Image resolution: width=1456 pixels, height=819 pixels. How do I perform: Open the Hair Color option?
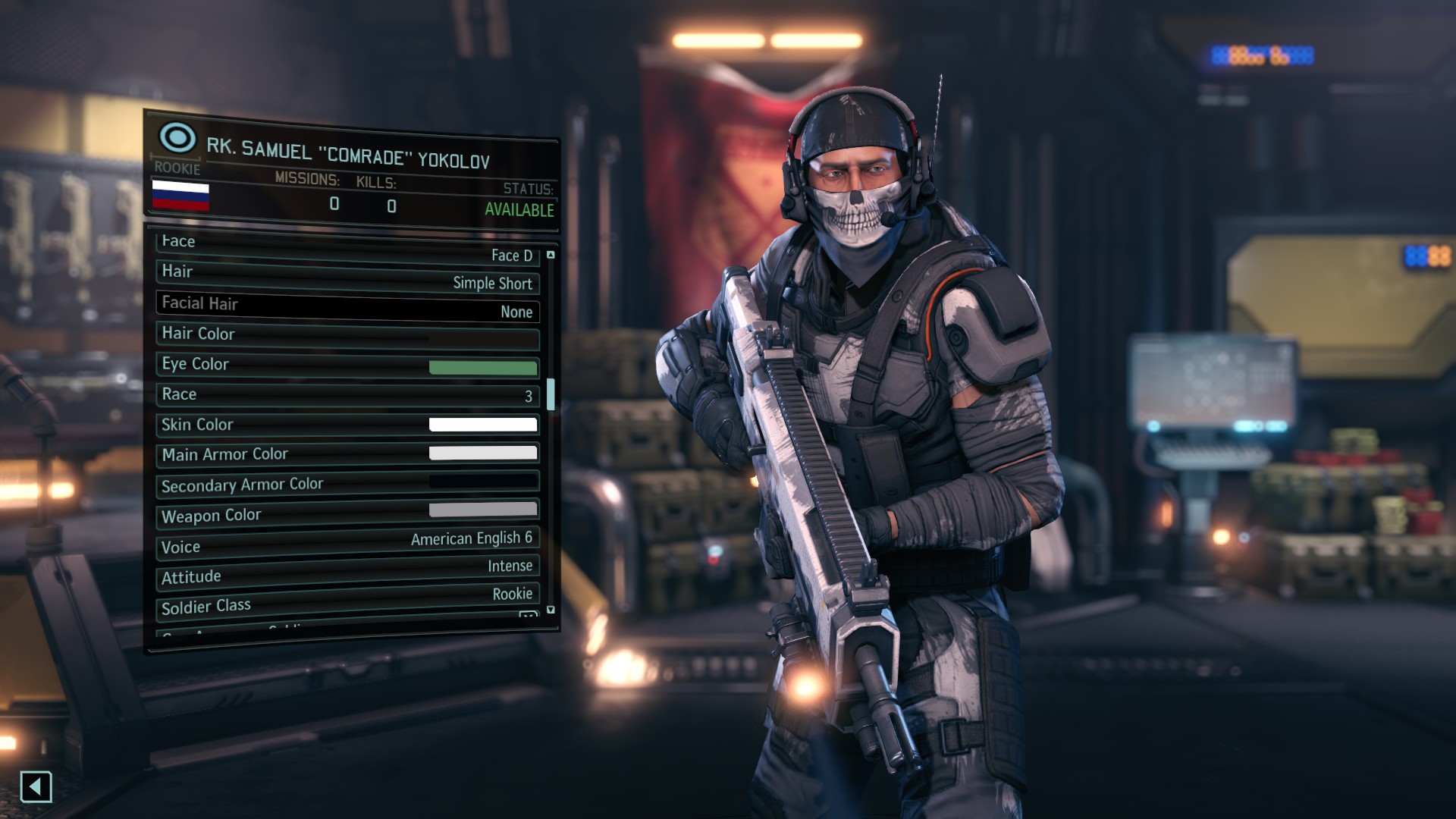(x=347, y=336)
